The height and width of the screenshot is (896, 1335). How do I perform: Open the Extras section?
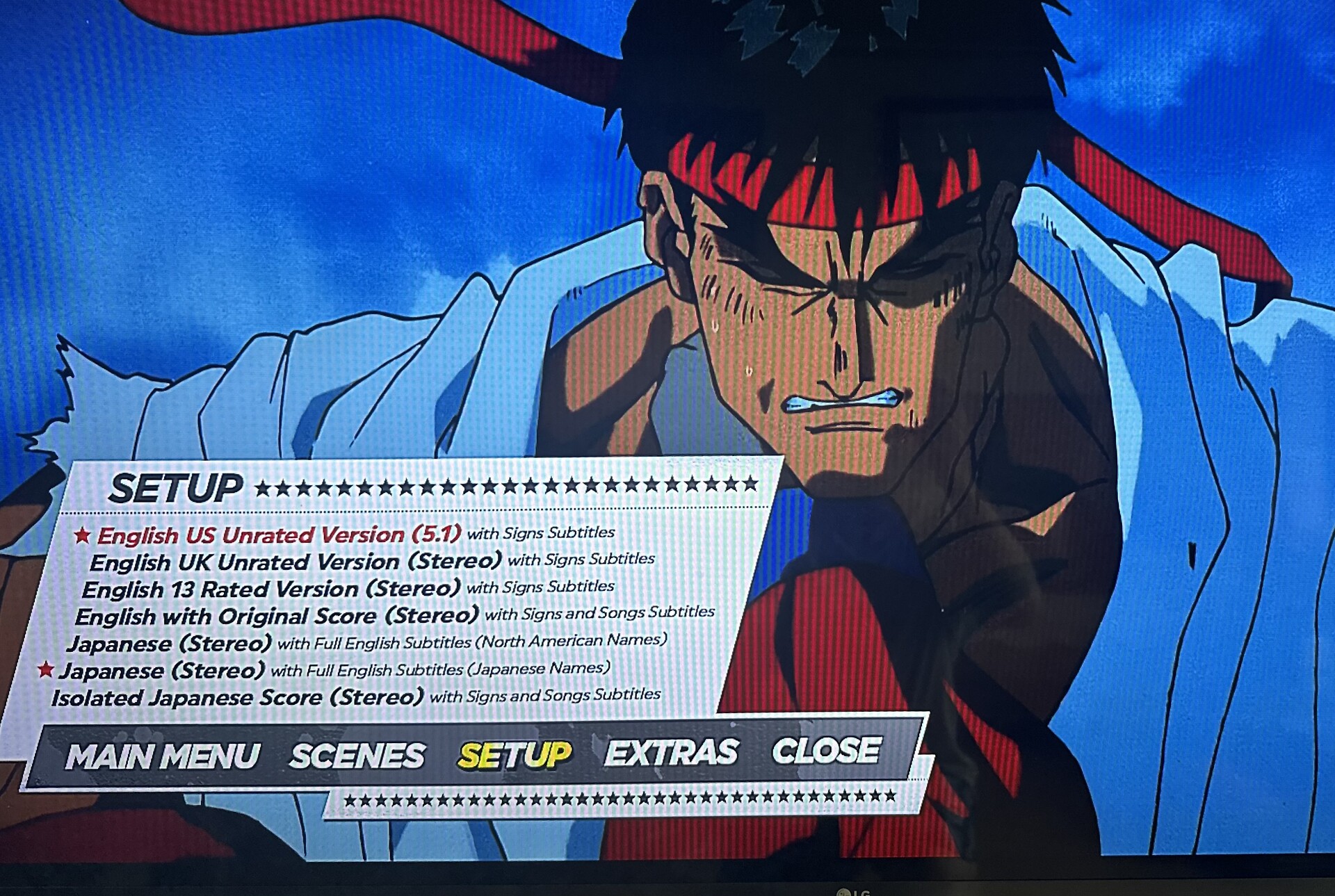point(671,753)
